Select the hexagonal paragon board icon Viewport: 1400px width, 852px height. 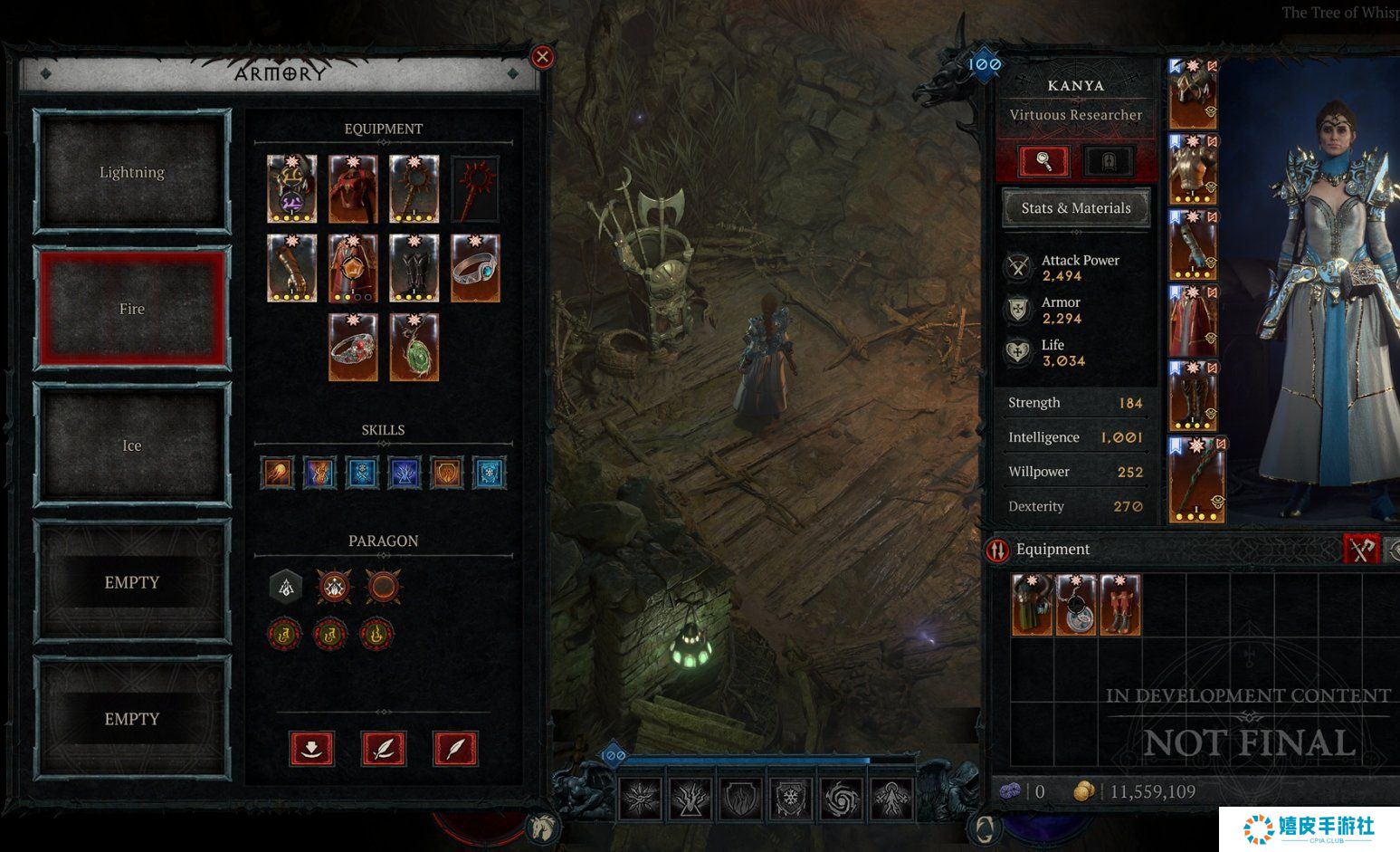pyautogui.click(x=286, y=587)
